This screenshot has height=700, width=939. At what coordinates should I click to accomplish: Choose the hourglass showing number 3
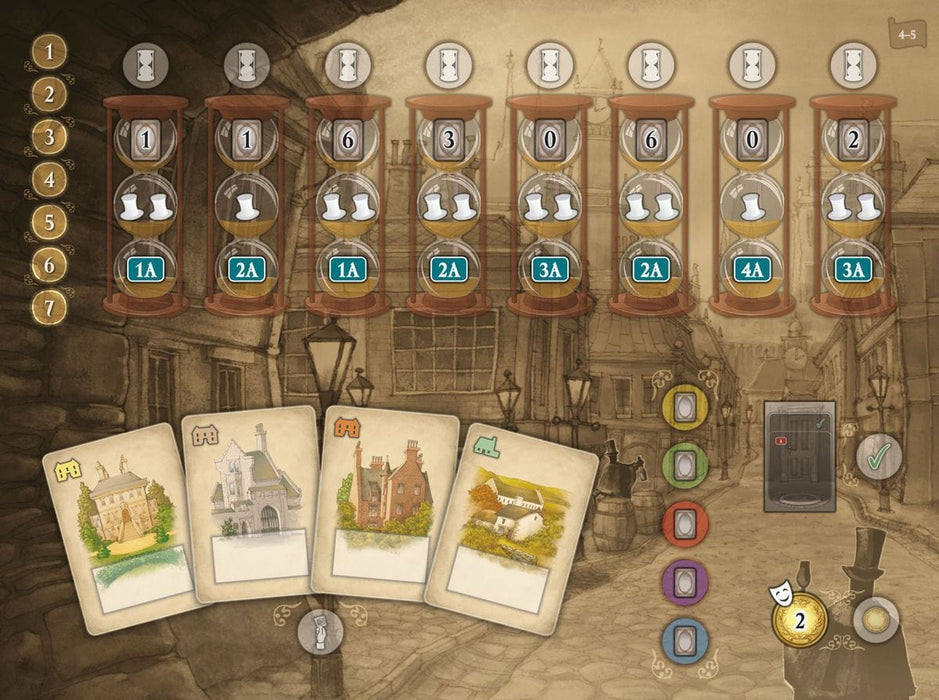coord(449,205)
